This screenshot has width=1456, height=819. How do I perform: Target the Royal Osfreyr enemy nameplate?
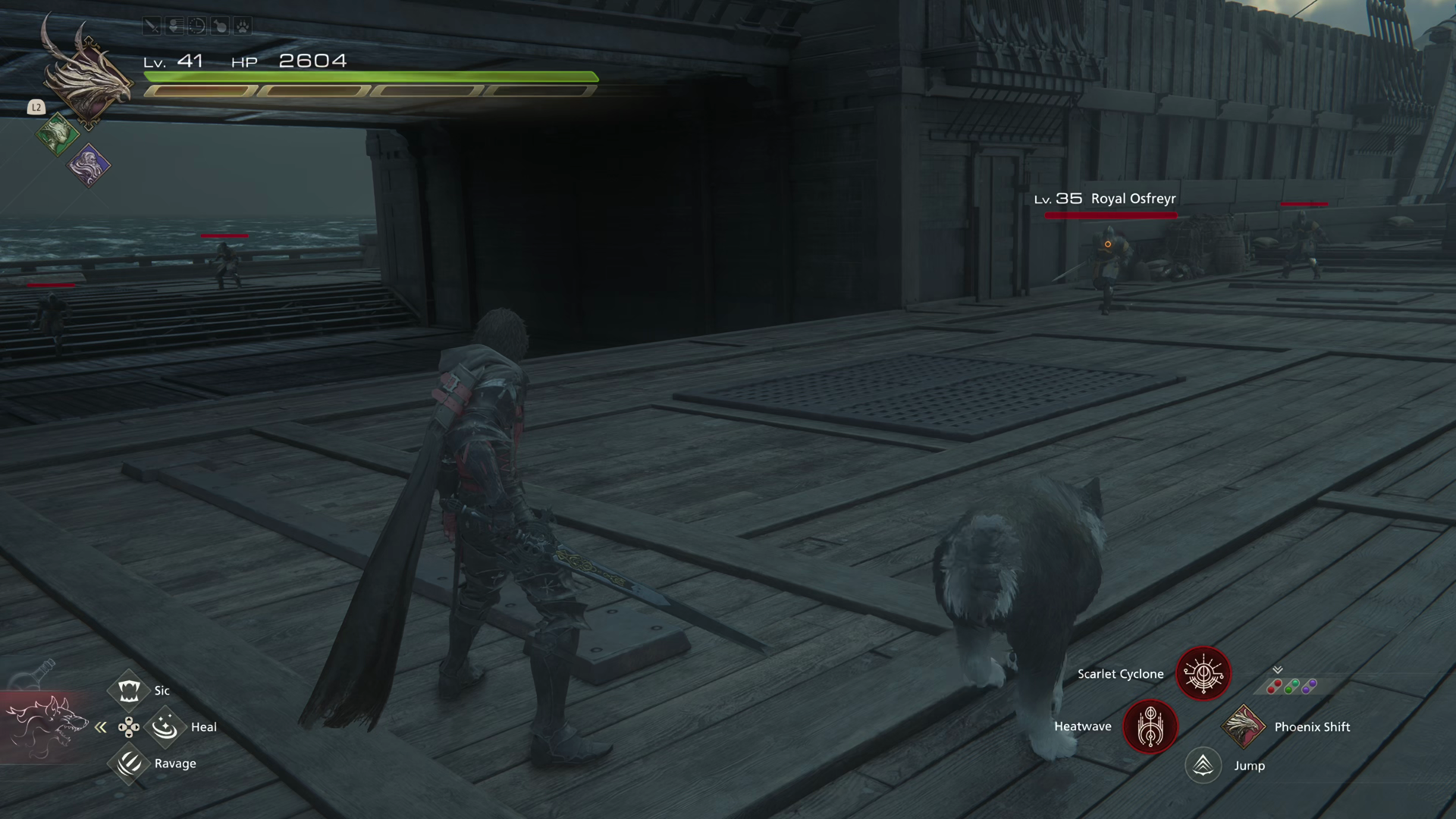[1106, 199]
